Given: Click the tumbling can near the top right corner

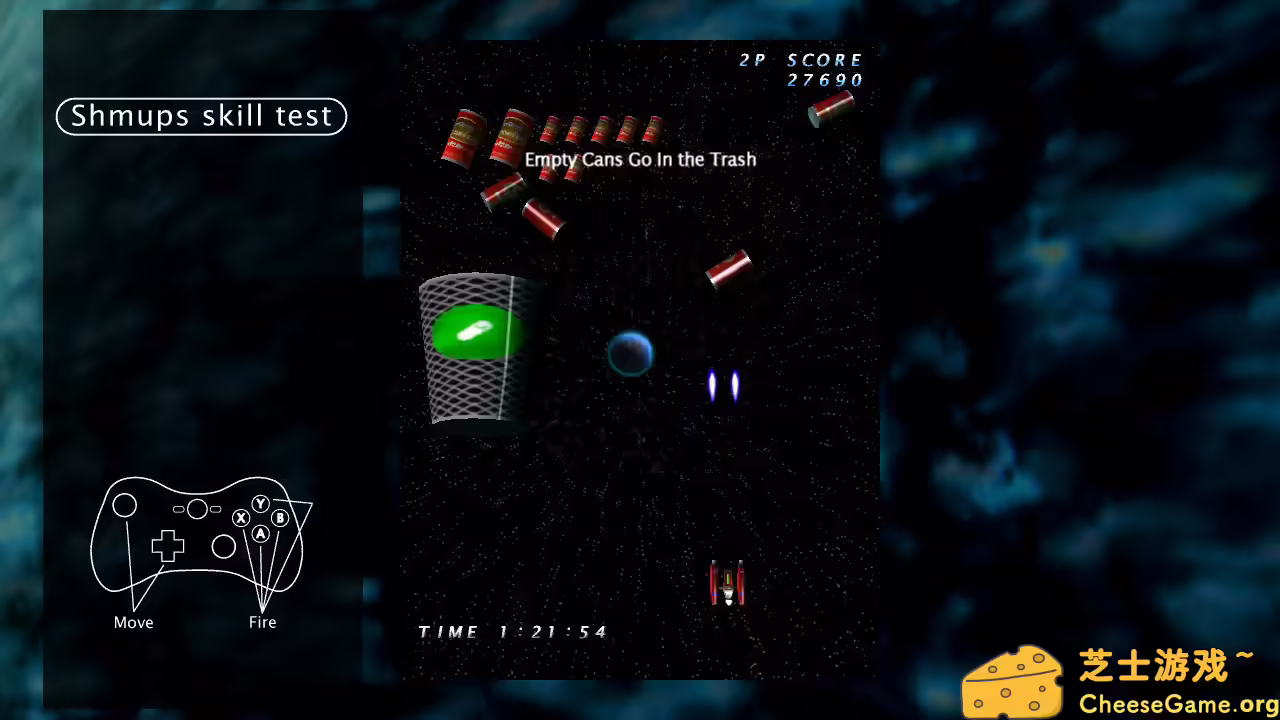Looking at the screenshot, I should tap(830, 108).
